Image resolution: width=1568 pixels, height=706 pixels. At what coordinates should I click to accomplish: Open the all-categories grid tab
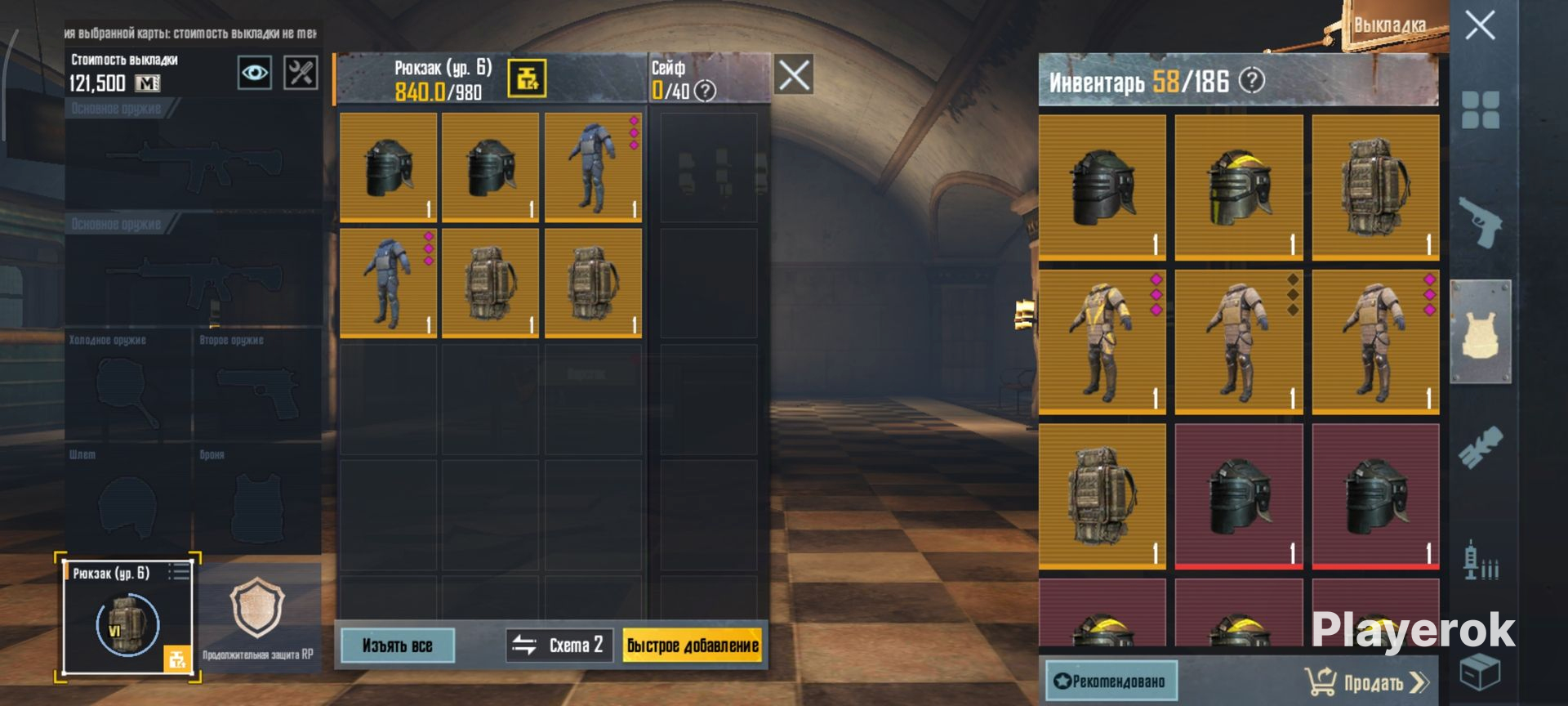(1481, 110)
